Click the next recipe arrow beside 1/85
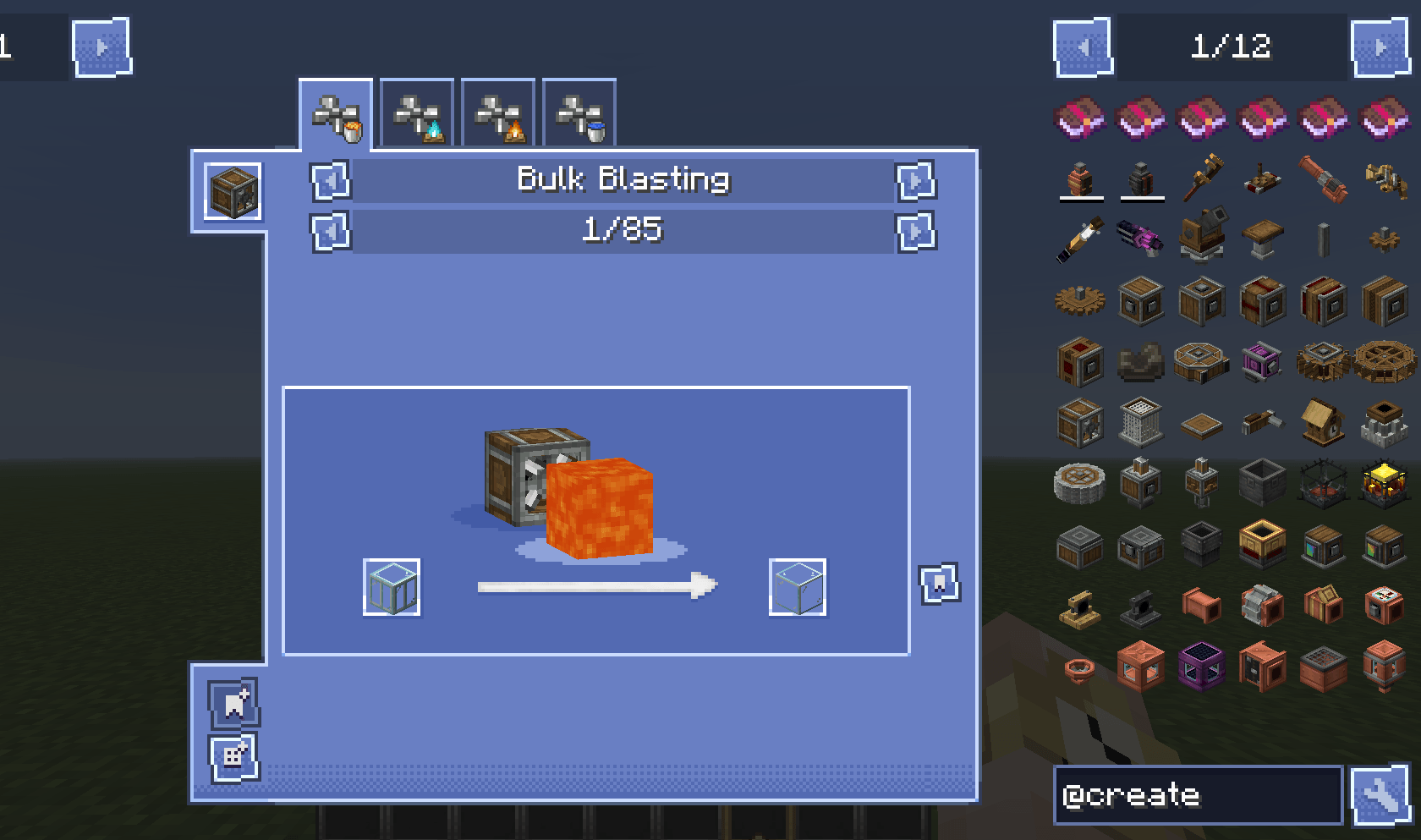Viewport: 1421px width, 840px height. 916,232
